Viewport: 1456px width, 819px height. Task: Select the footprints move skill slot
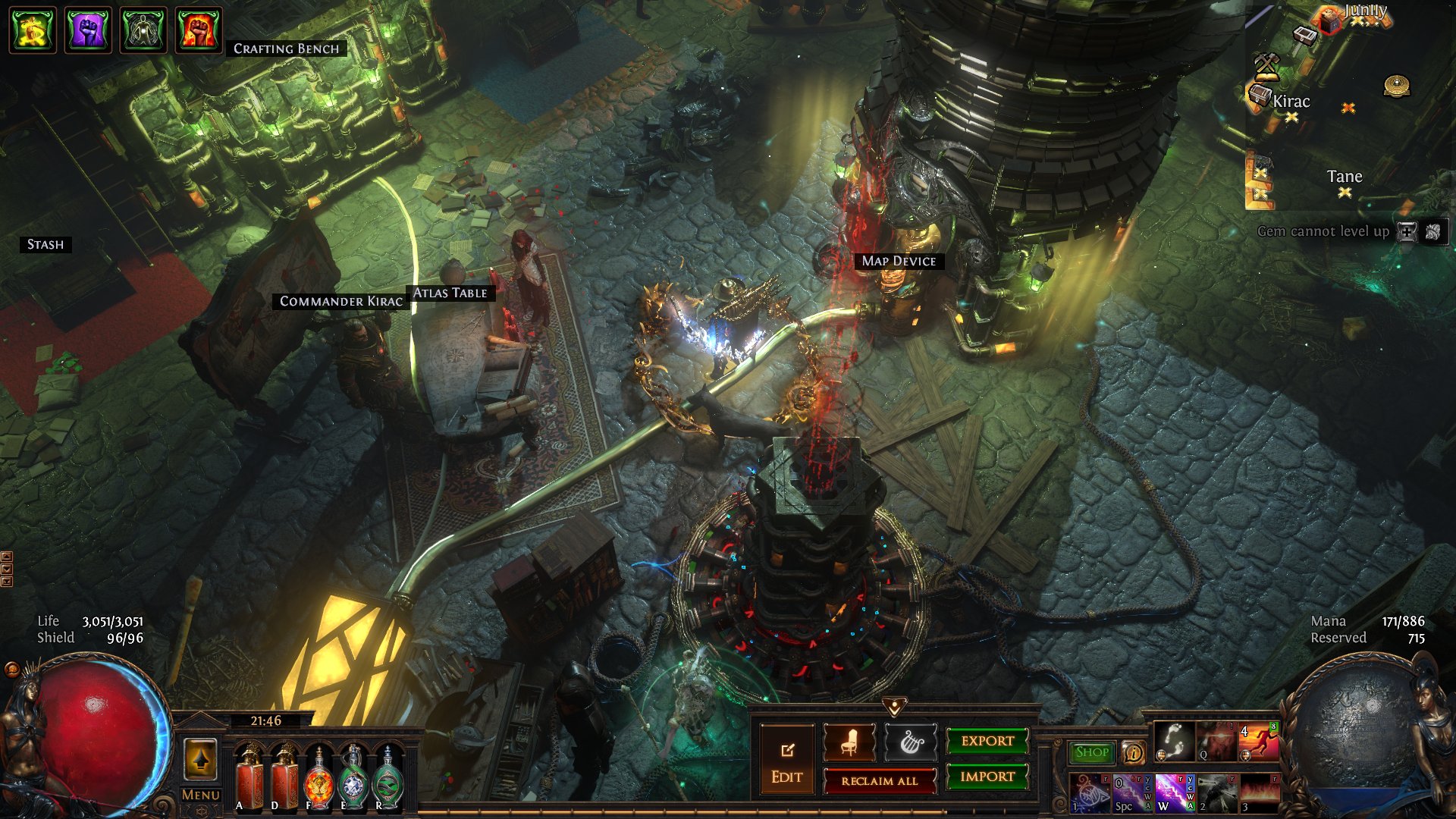tap(1174, 741)
